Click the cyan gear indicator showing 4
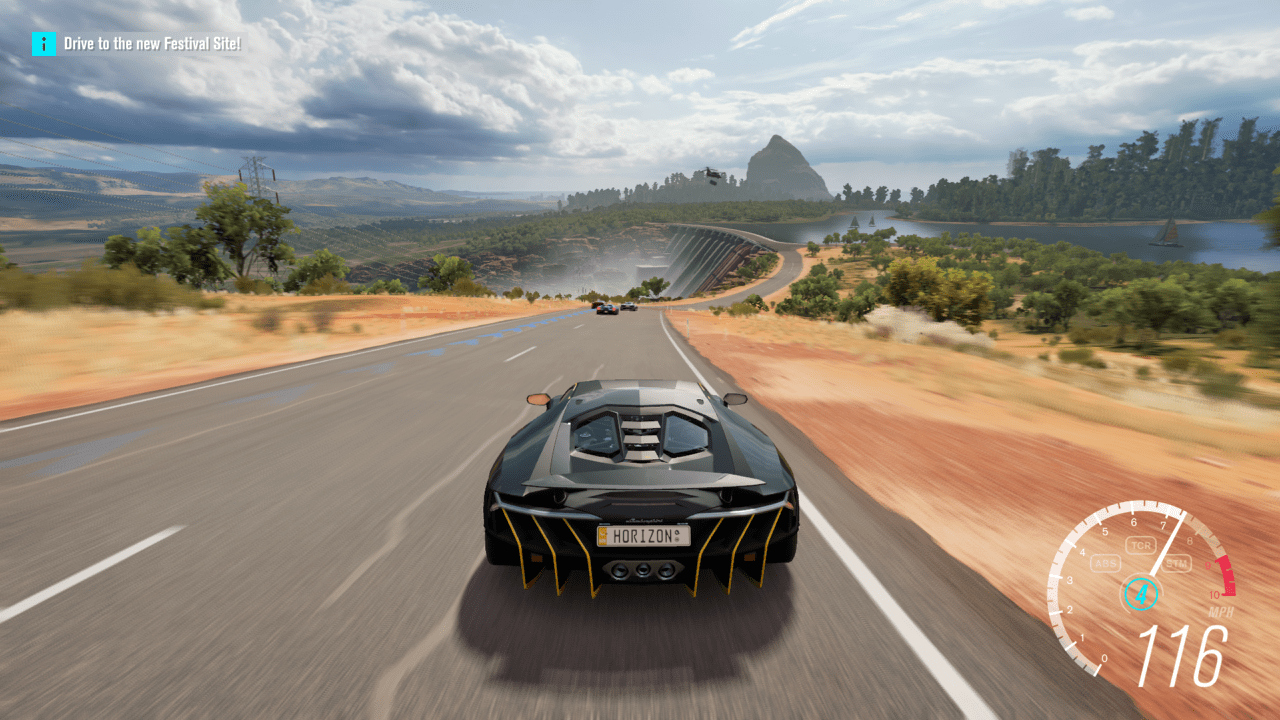 tap(1141, 592)
